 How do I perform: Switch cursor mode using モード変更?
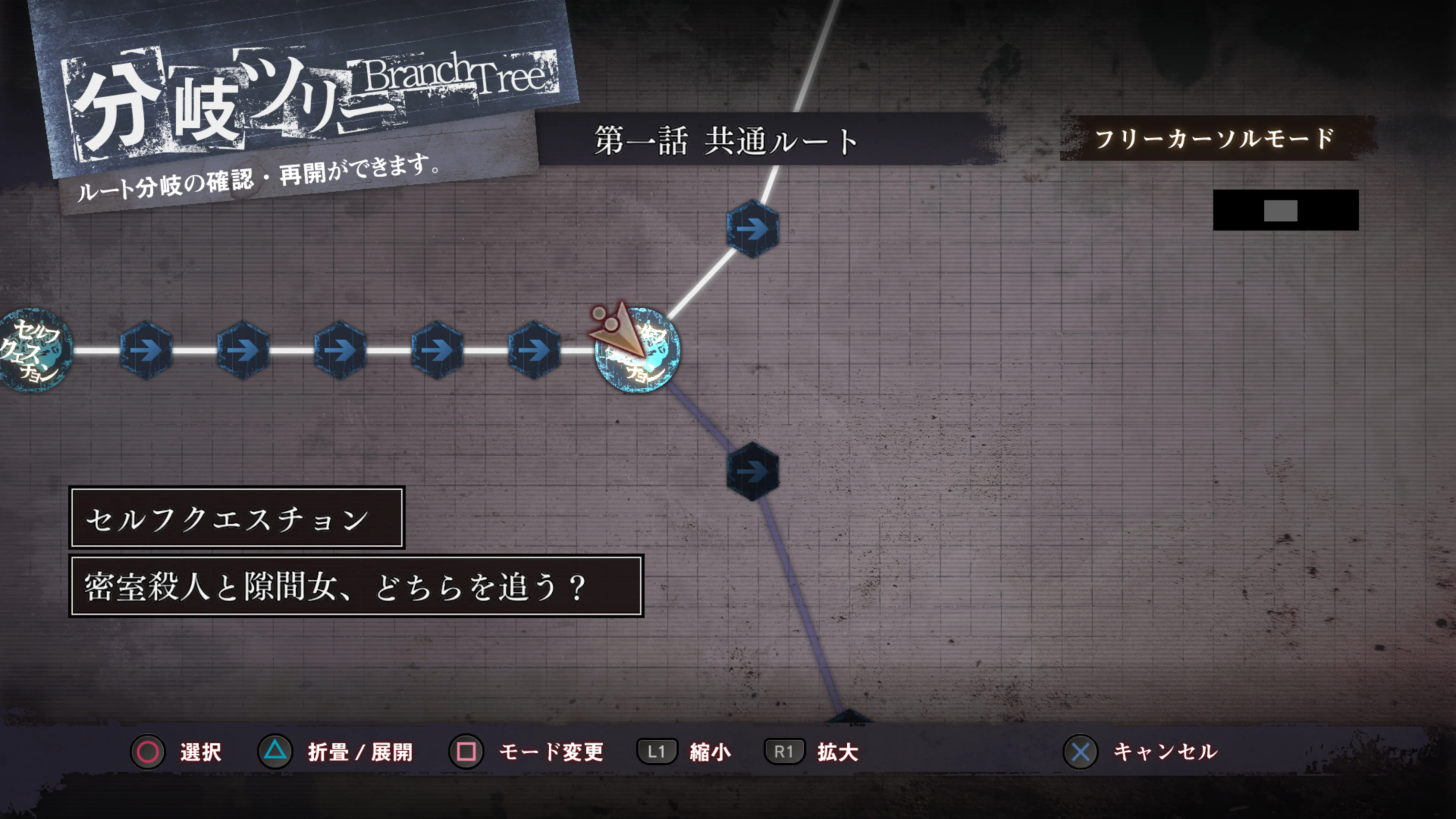tap(551, 752)
